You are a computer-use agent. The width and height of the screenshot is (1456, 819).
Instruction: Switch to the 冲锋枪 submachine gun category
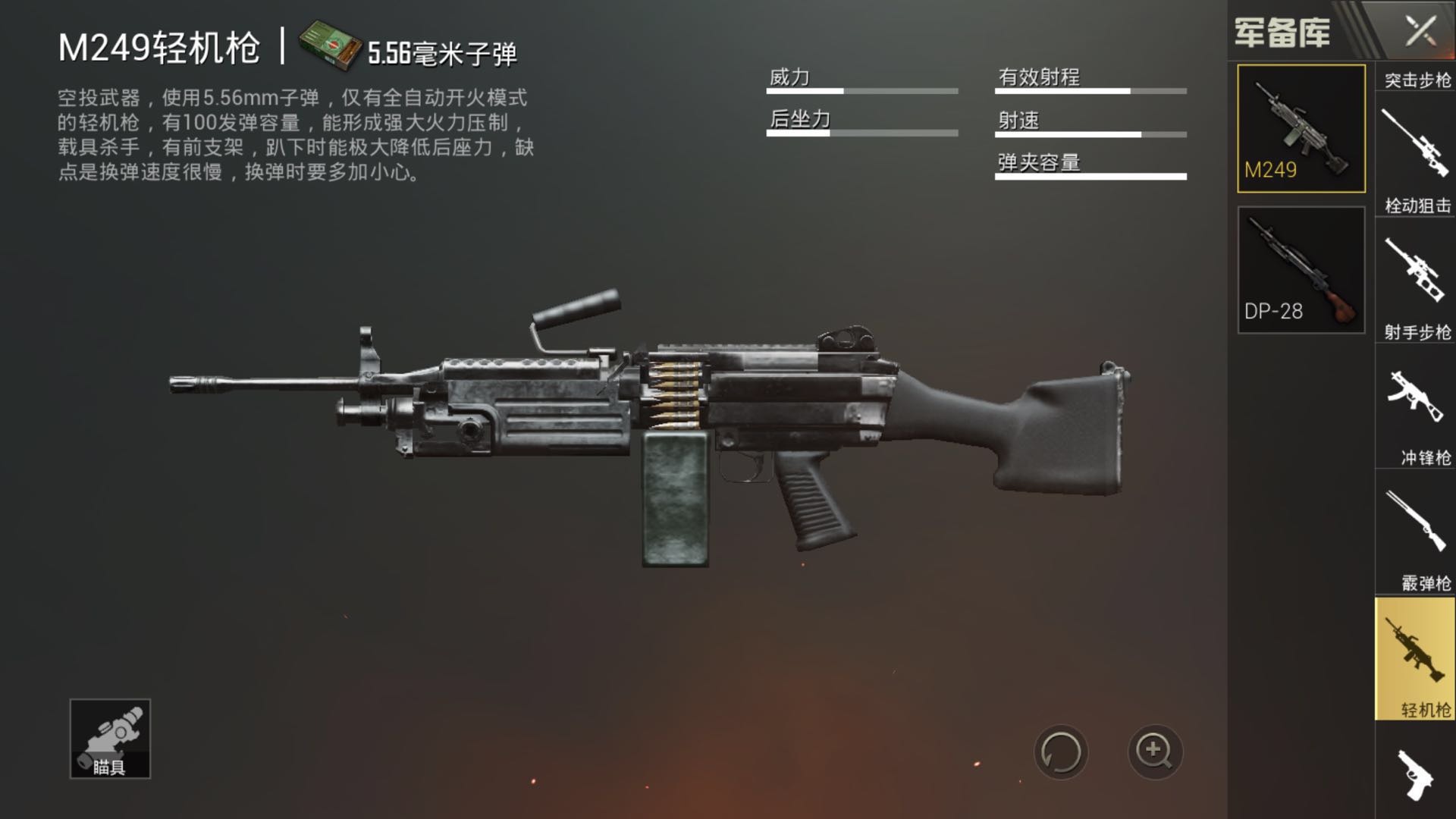point(1415,407)
